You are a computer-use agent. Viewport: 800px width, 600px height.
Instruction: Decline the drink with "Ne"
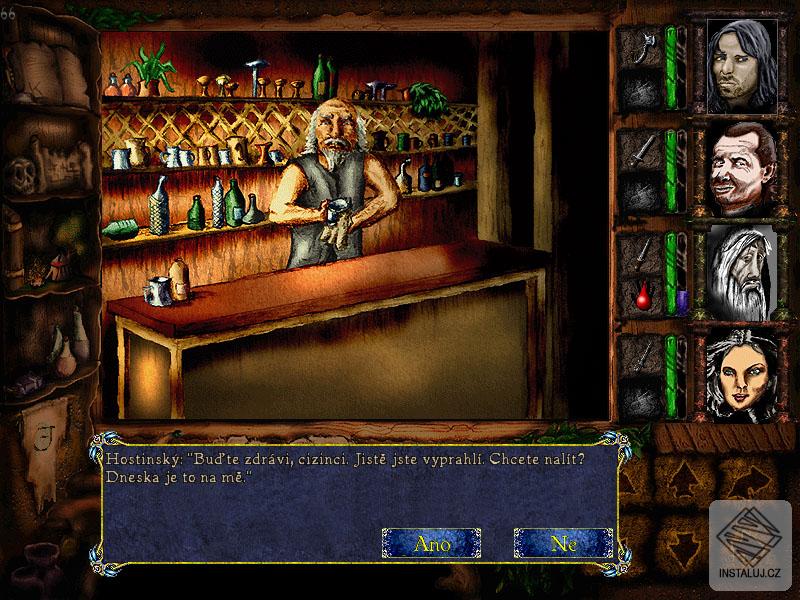[x=563, y=543]
